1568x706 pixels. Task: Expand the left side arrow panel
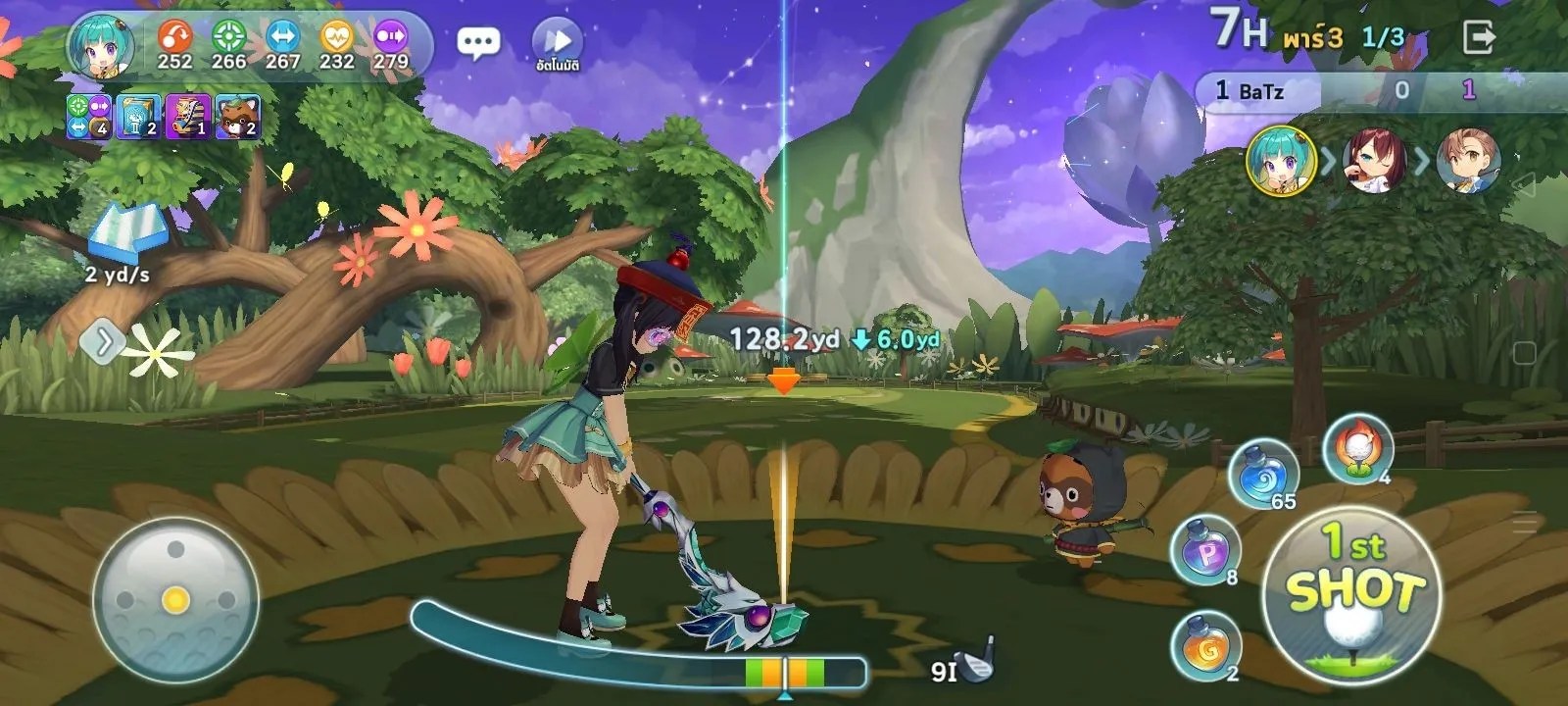(102, 342)
